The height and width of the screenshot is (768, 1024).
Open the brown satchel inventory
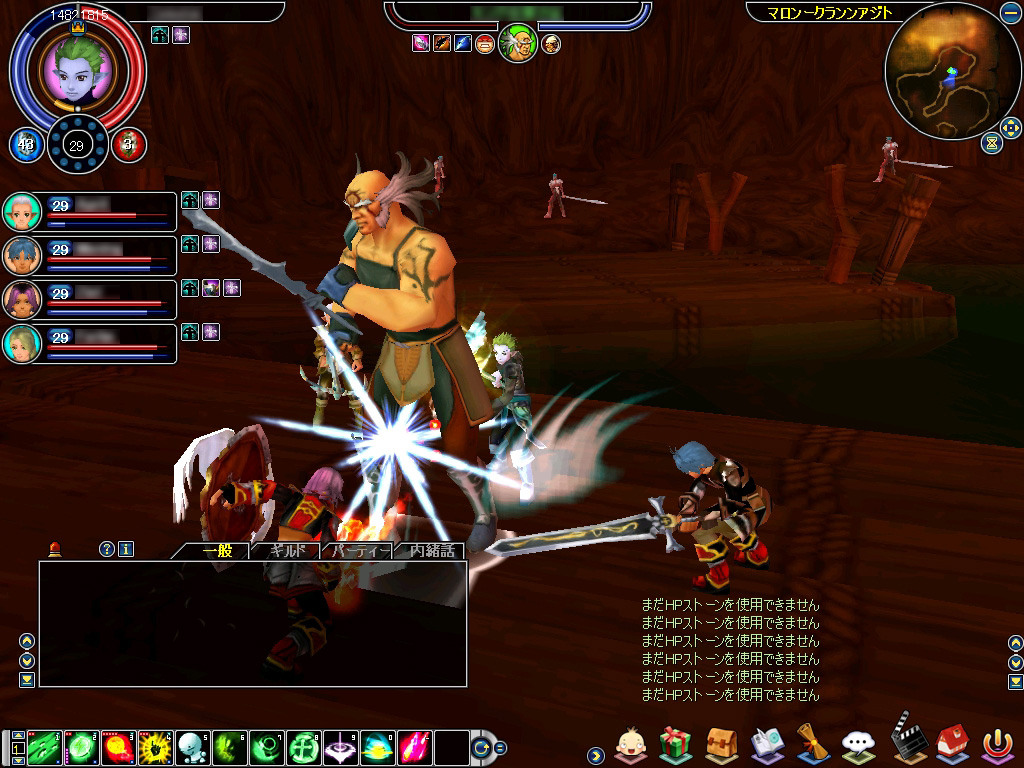(x=721, y=743)
